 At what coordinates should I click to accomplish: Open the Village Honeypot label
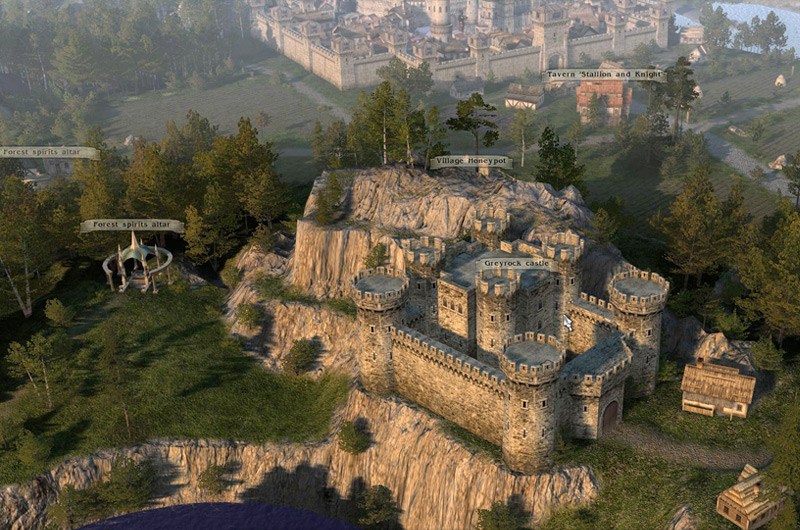pyautogui.click(x=470, y=161)
